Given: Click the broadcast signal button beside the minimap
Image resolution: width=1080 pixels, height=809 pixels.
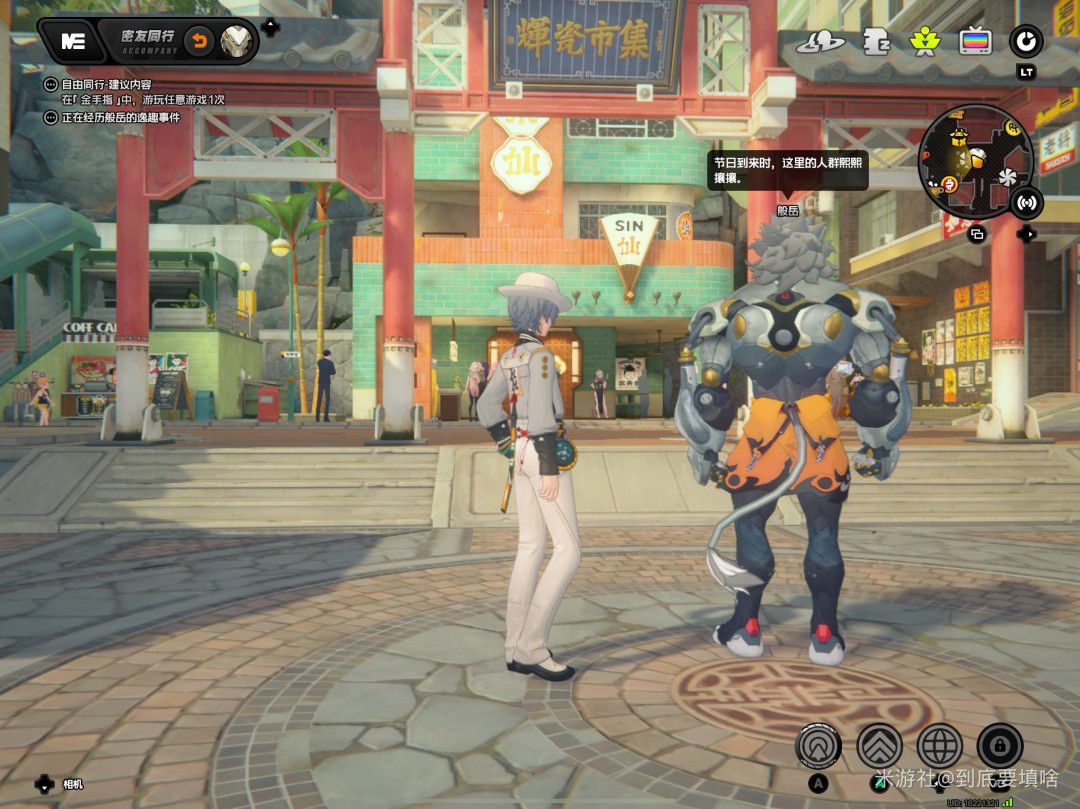Looking at the screenshot, I should 1025,203.
